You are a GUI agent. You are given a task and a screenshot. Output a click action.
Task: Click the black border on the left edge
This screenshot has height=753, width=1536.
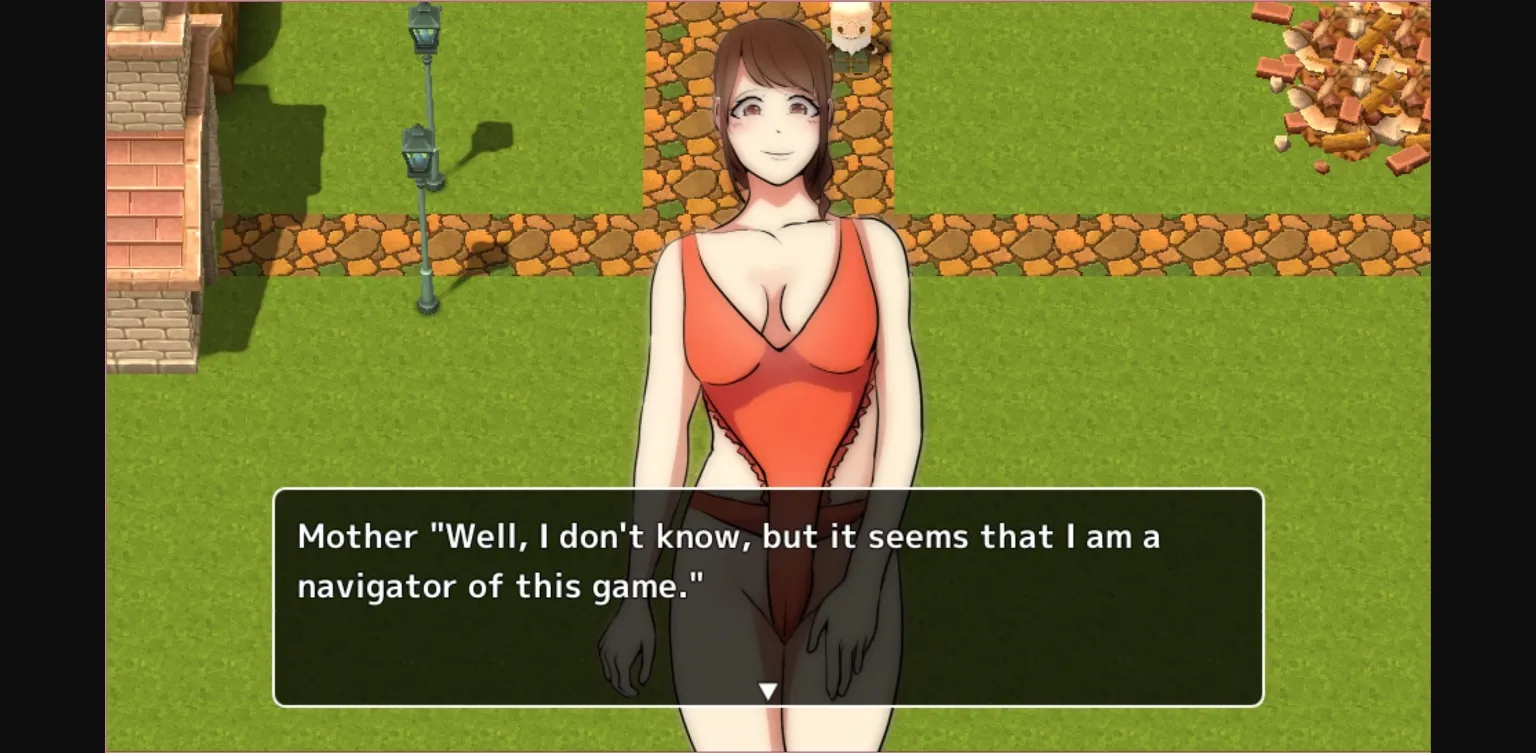click(50, 376)
